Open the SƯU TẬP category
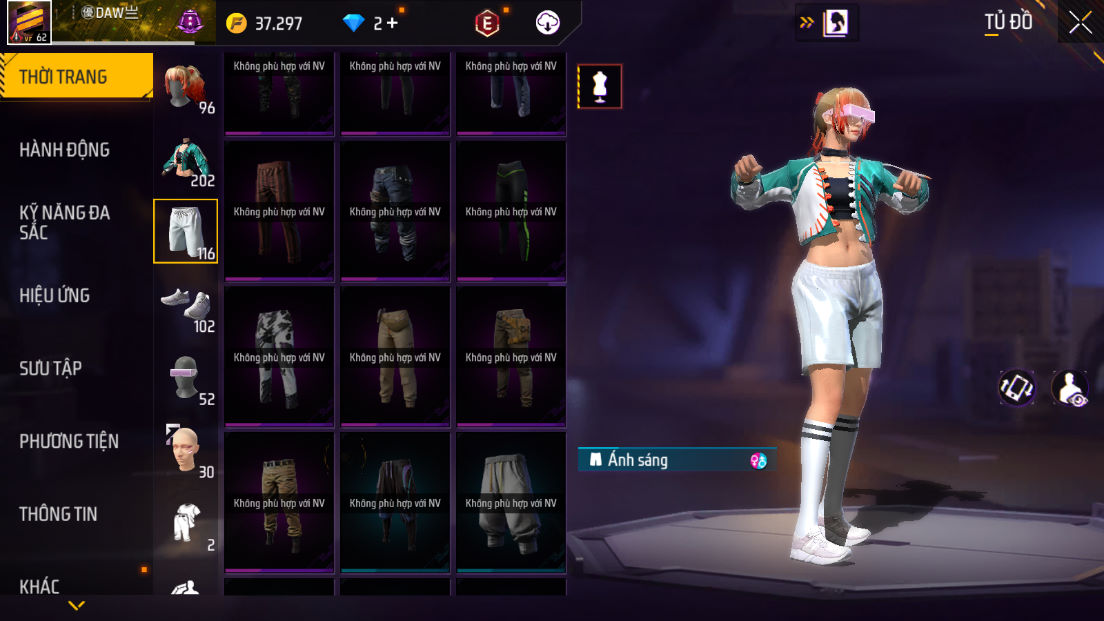 point(51,368)
